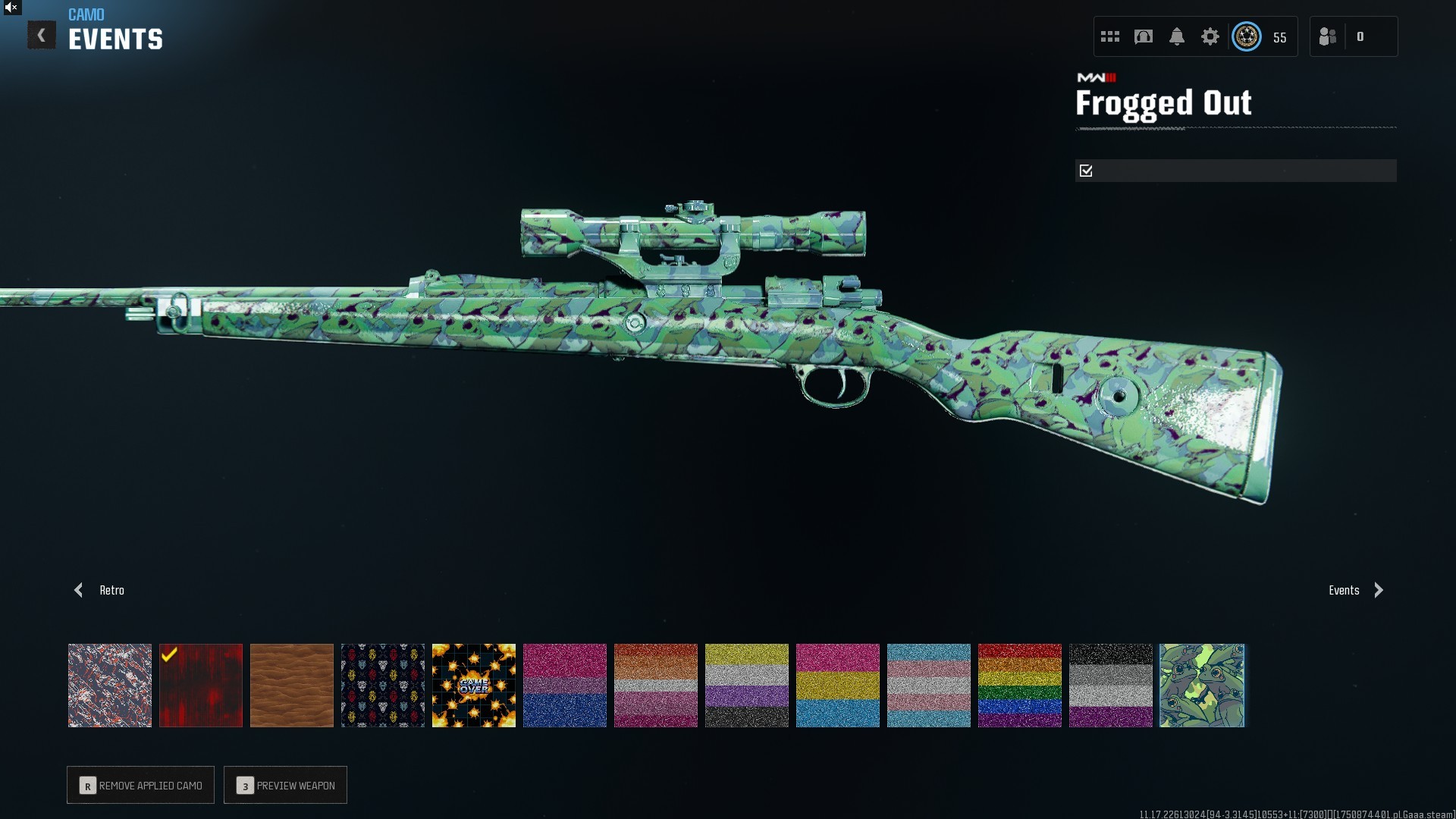Screen dimensions: 1456x819
Task: Select the skull pattern dark camo
Action: tap(383, 686)
